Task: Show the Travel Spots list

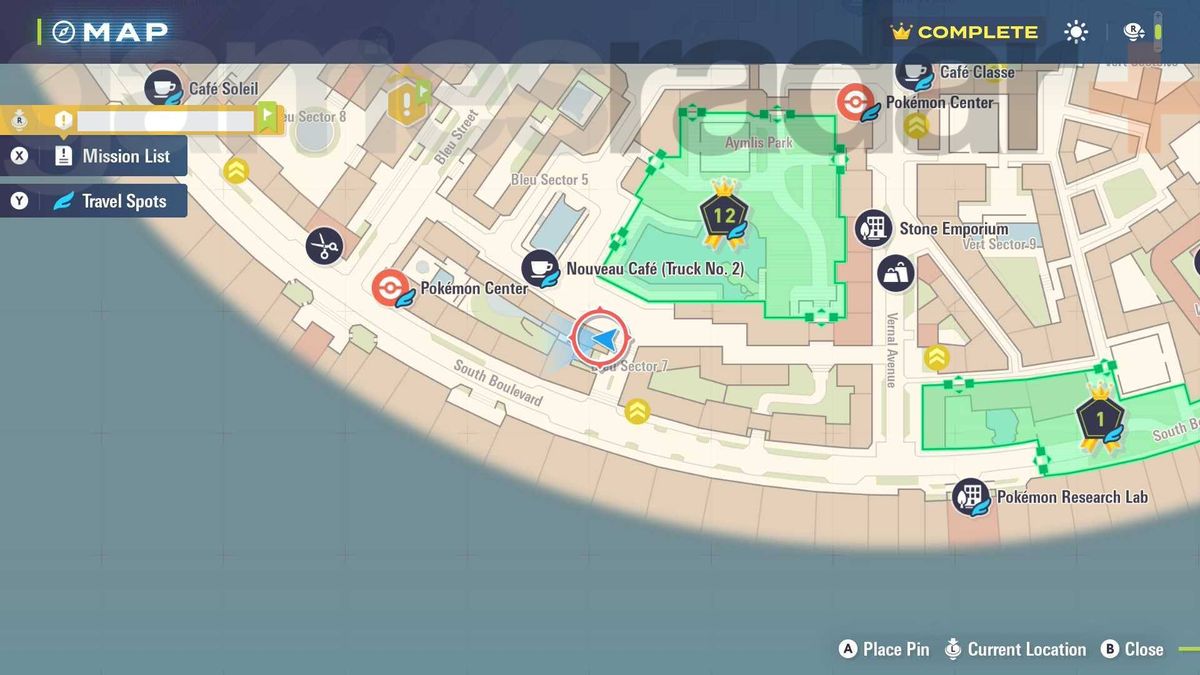Action: [x=110, y=201]
